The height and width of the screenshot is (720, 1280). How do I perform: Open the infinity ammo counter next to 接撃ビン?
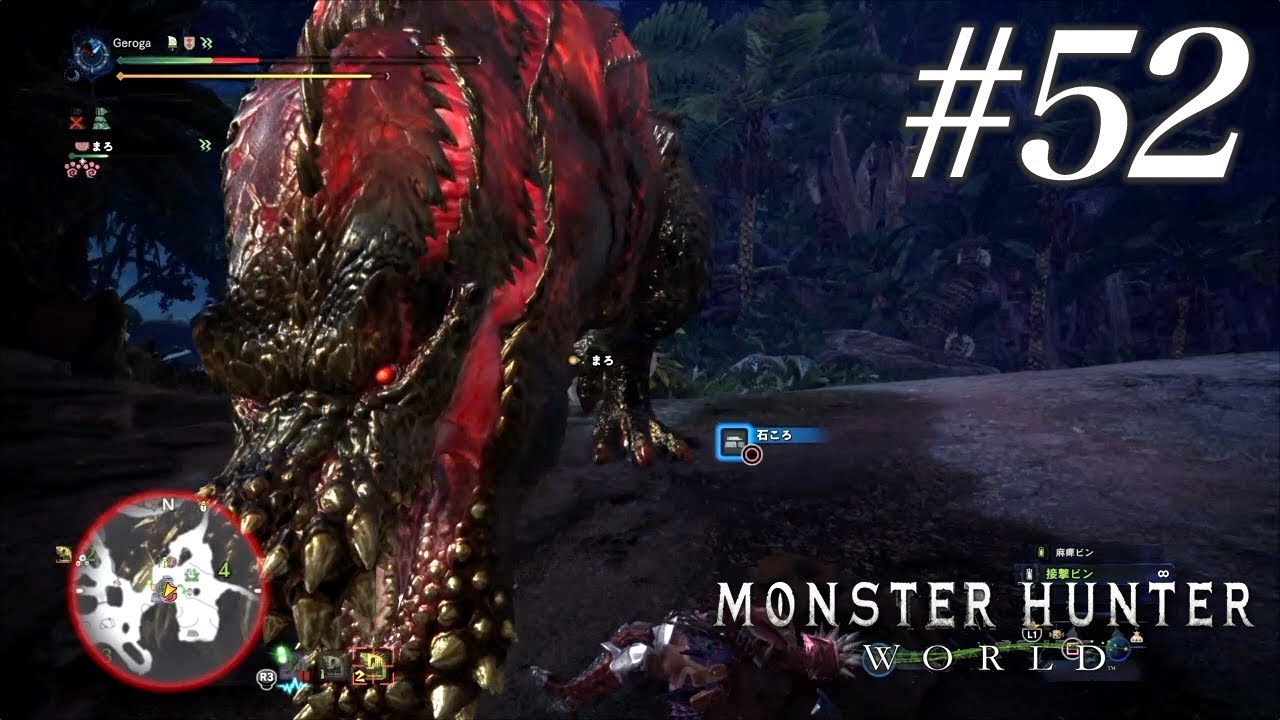click(1163, 573)
